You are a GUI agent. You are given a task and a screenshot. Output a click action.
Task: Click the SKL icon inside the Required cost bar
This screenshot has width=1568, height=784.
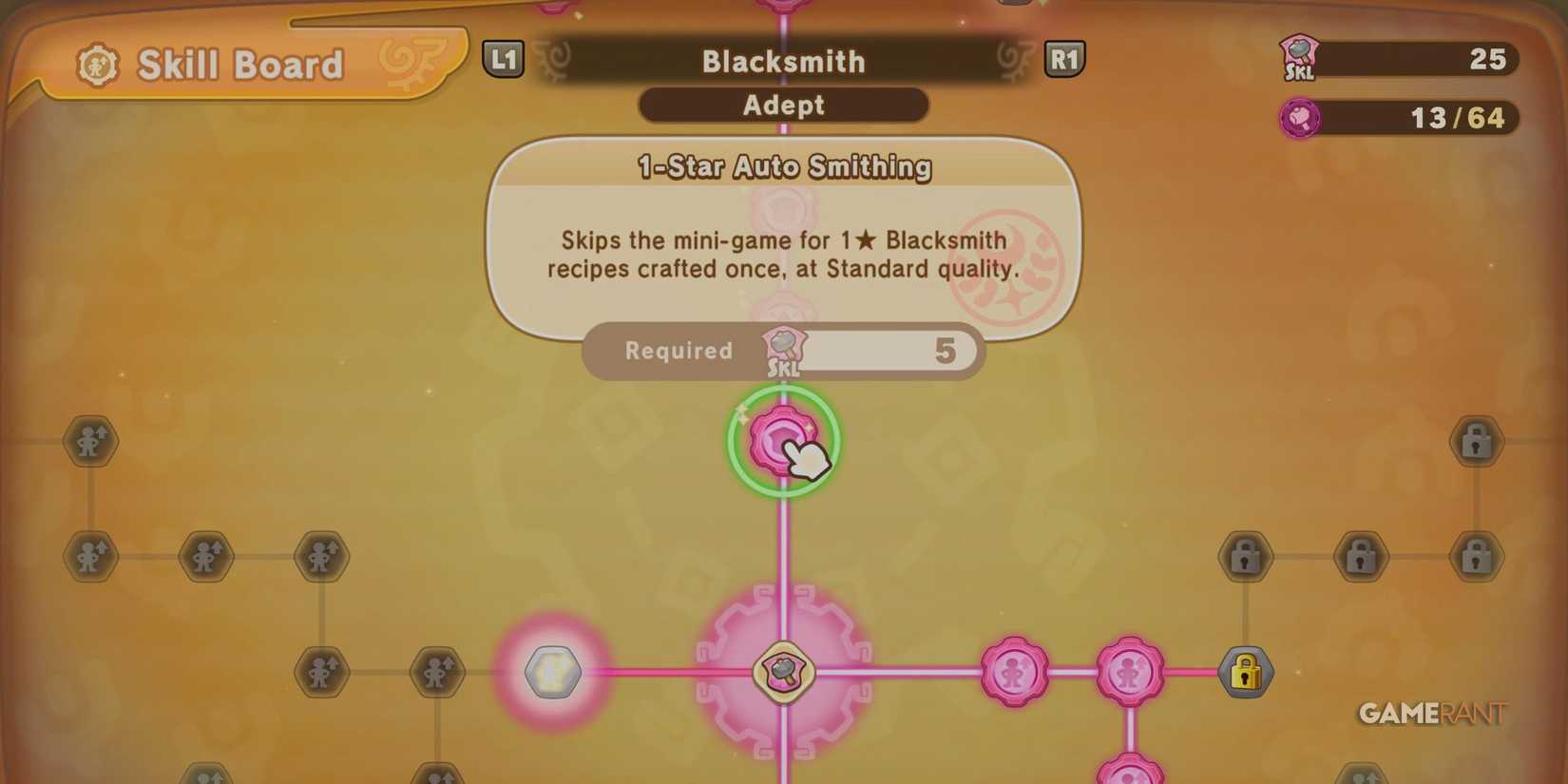tap(785, 351)
